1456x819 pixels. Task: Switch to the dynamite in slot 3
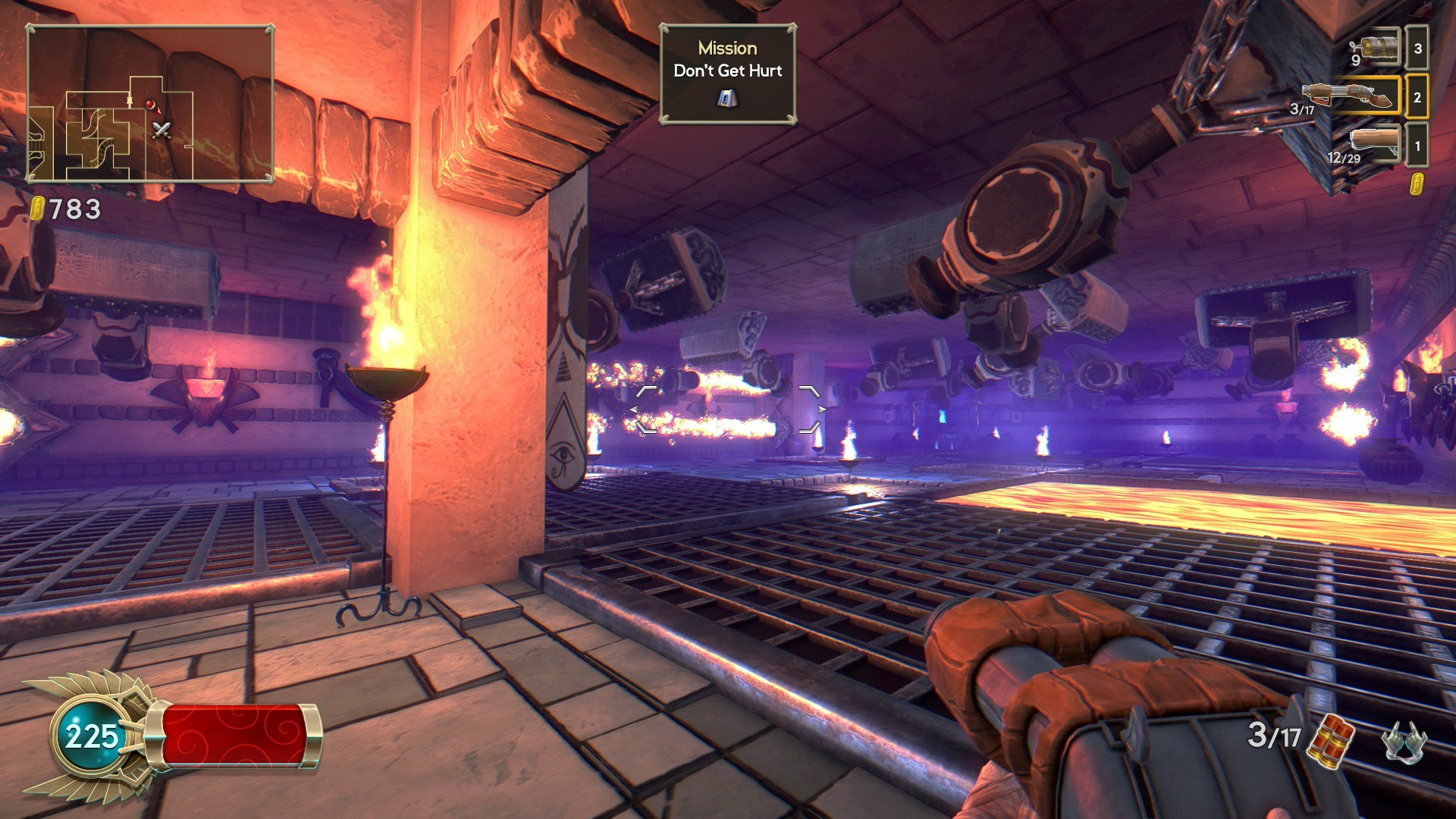coord(1377,49)
